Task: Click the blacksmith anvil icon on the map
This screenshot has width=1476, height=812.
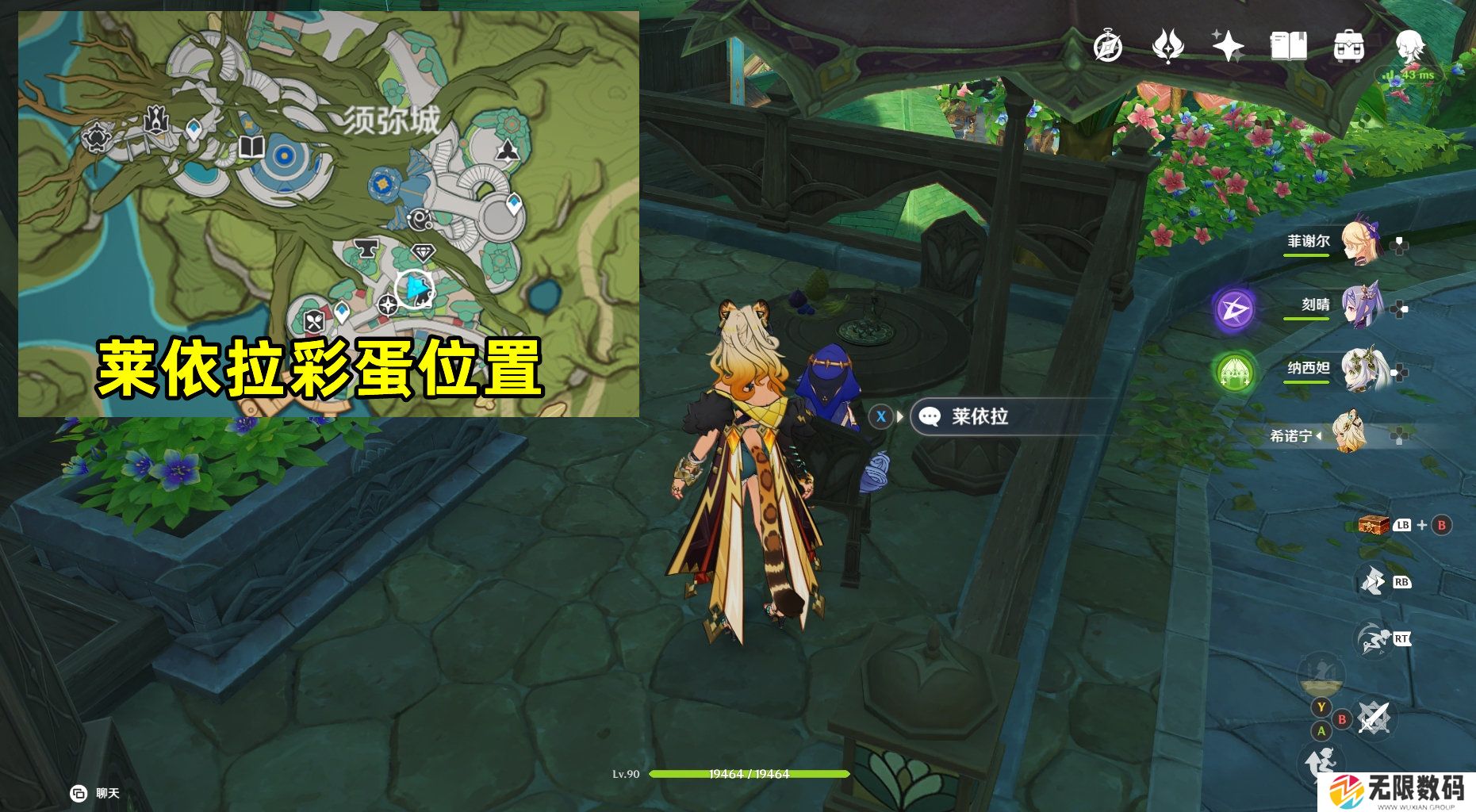Action: tap(366, 248)
